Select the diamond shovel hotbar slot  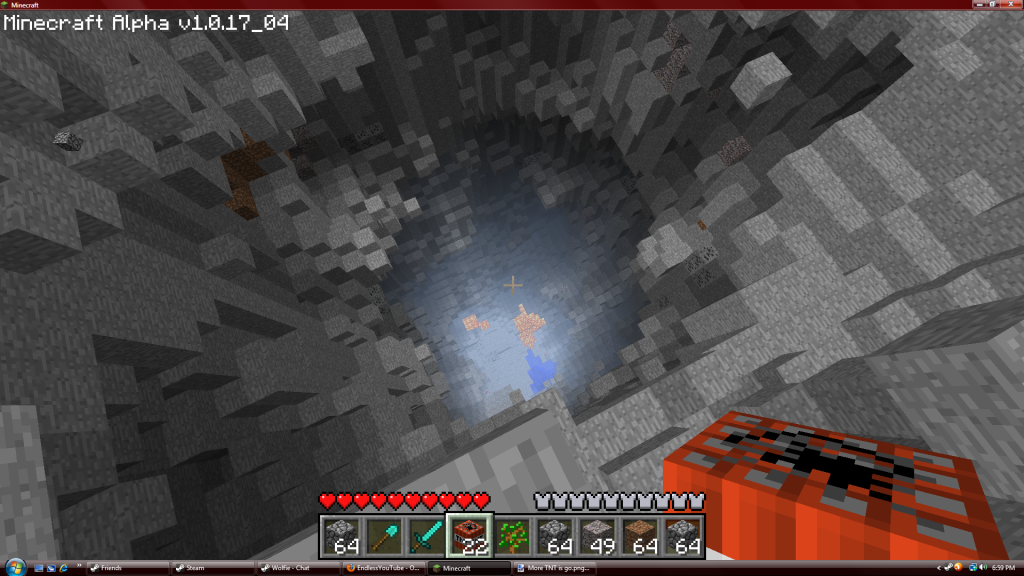pyautogui.click(x=383, y=535)
